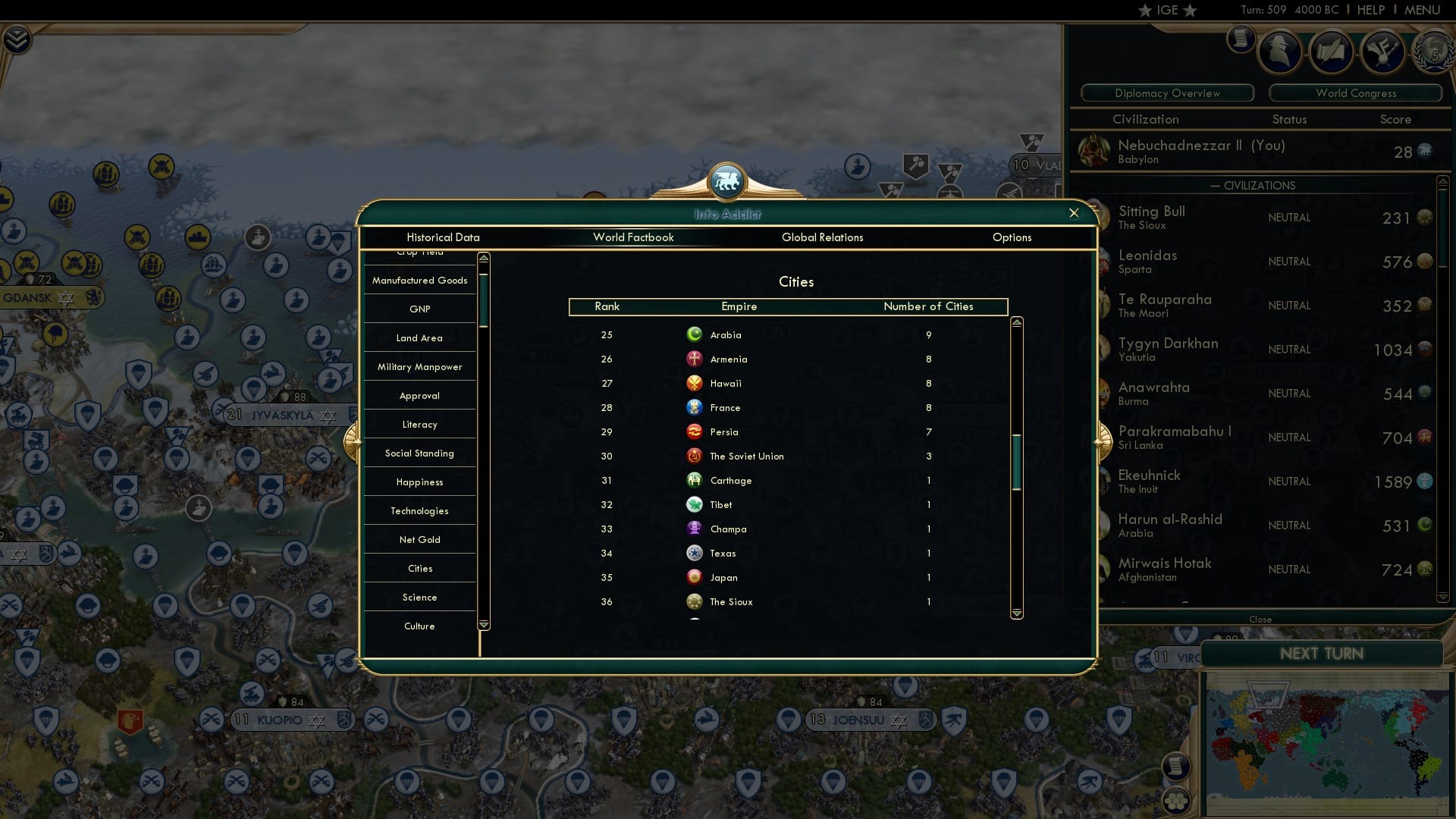The image size is (1456, 819).
Task: Click the Info Addict lion emblem above the panel
Action: [x=727, y=181]
